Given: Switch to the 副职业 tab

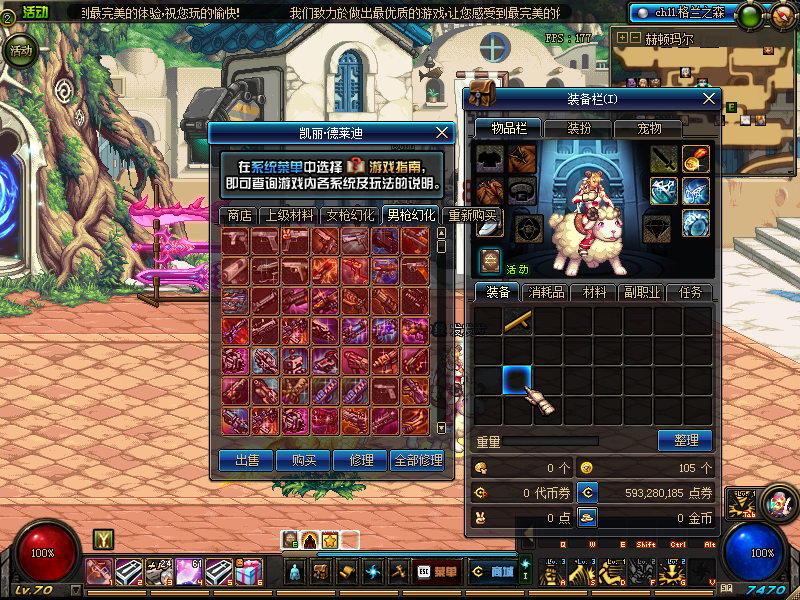Looking at the screenshot, I should pyautogui.click(x=642, y=293).
